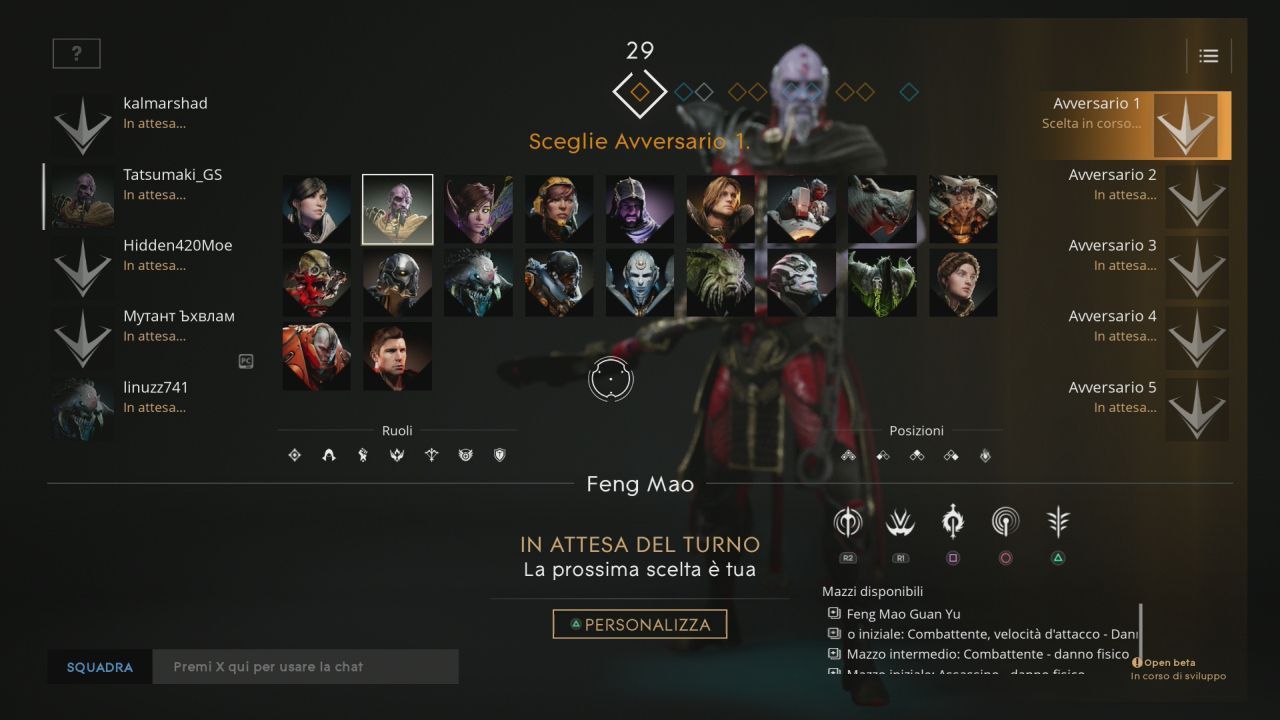Open the SQUADRA chat tab
Viewport: 1280px width, 720px height.
click(x=98, y=666)
